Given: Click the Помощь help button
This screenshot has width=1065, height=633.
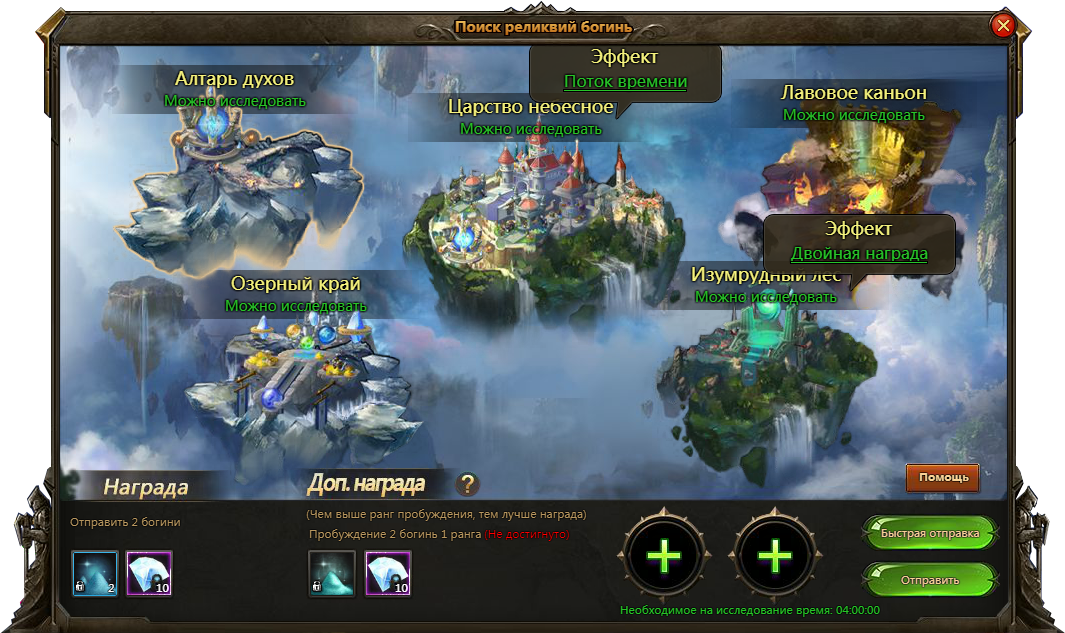Looking at the screenshot, I should pos(943,478).
